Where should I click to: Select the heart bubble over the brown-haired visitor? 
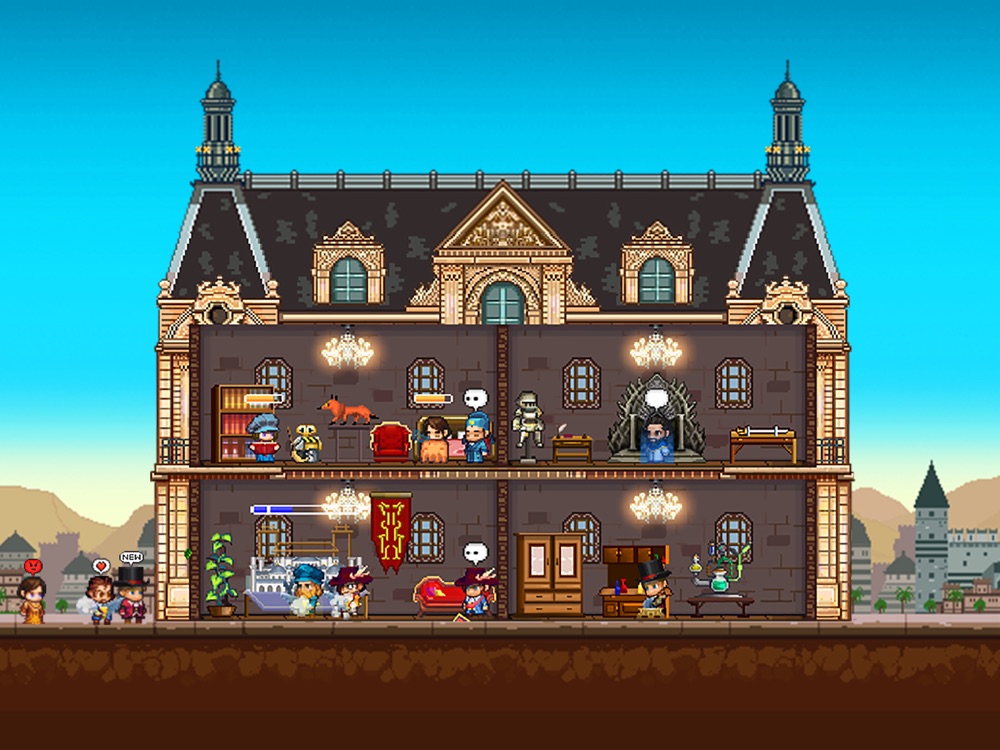tap(100, 566)
